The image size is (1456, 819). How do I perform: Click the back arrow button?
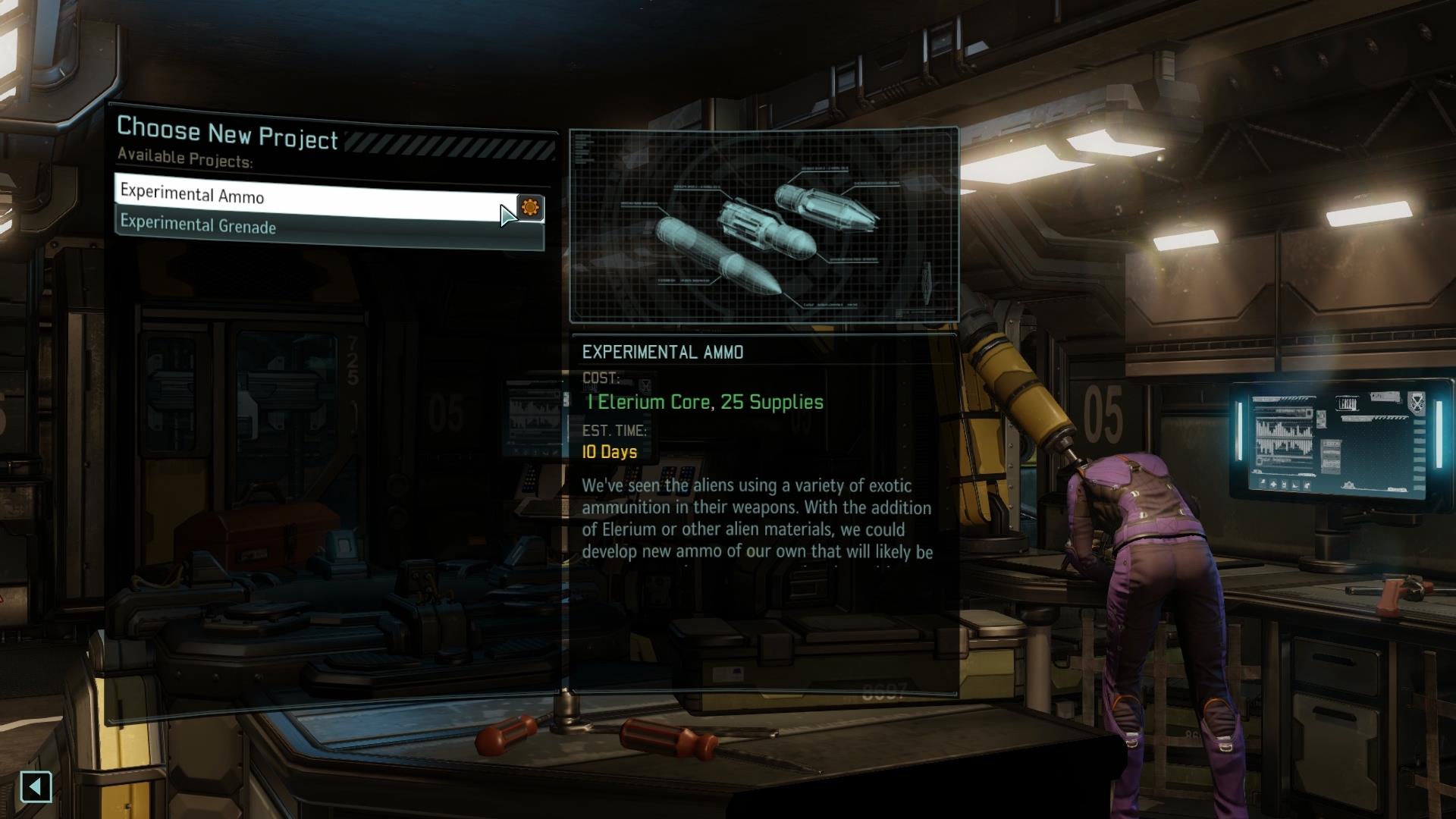(x=36, y=786)
